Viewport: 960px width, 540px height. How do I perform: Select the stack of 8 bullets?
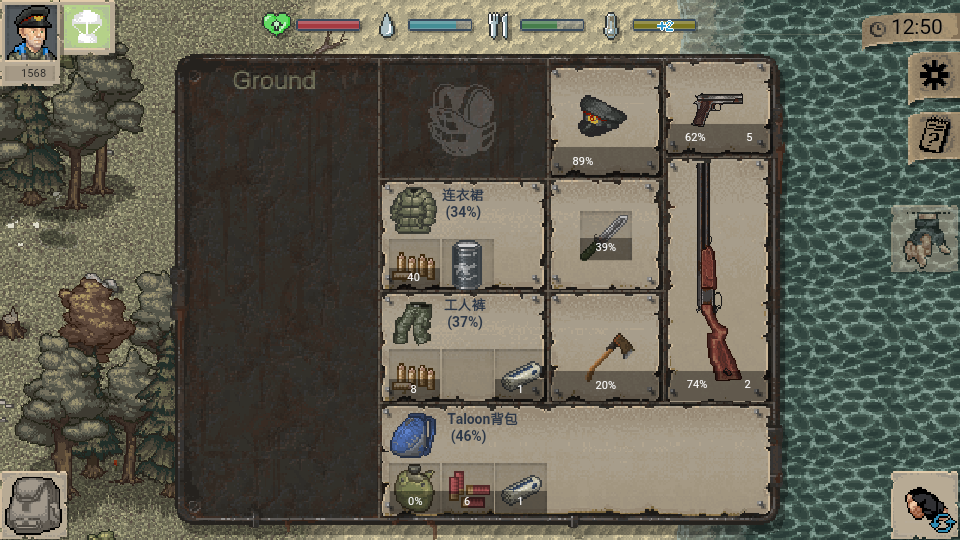click(414, 377)
